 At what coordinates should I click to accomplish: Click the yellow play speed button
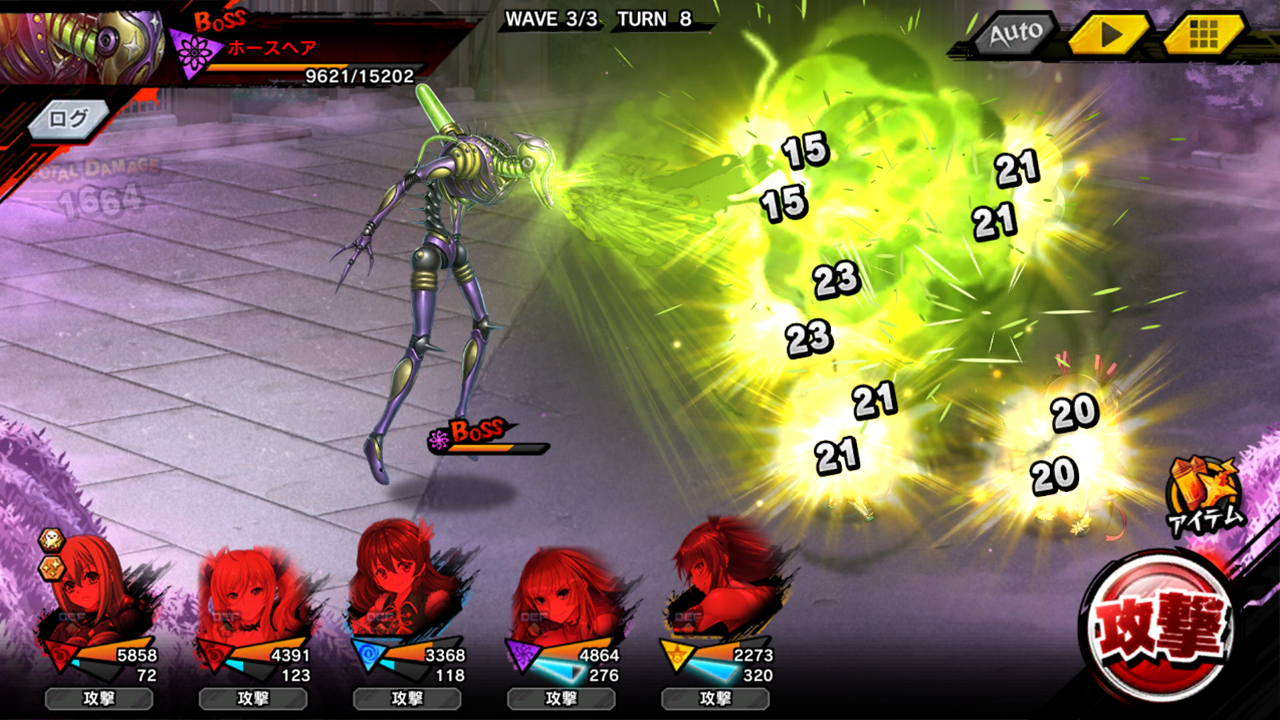1108,34
